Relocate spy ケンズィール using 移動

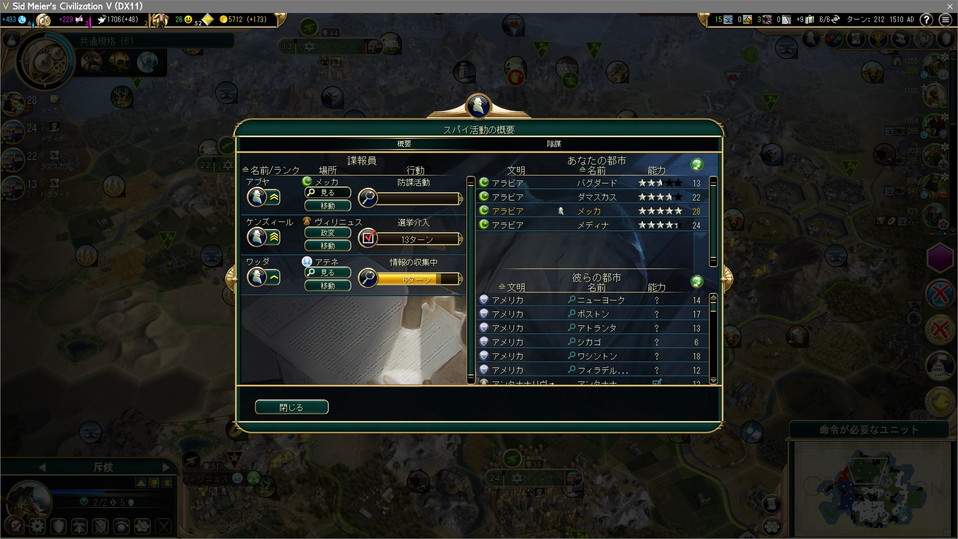click(x=327, y=245)
